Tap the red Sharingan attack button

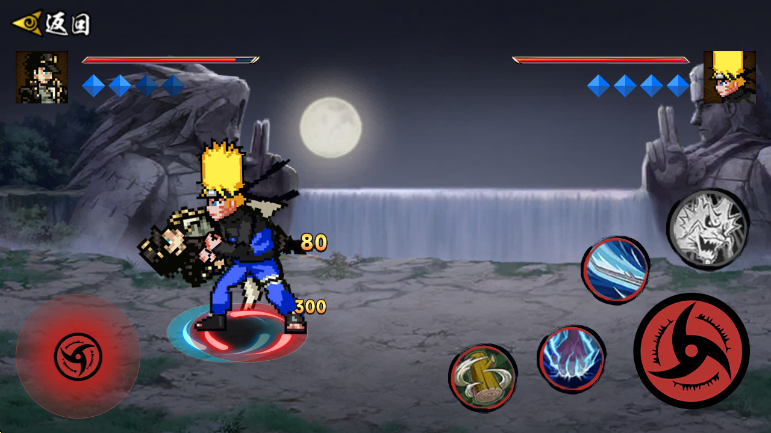tap(691, 350)
